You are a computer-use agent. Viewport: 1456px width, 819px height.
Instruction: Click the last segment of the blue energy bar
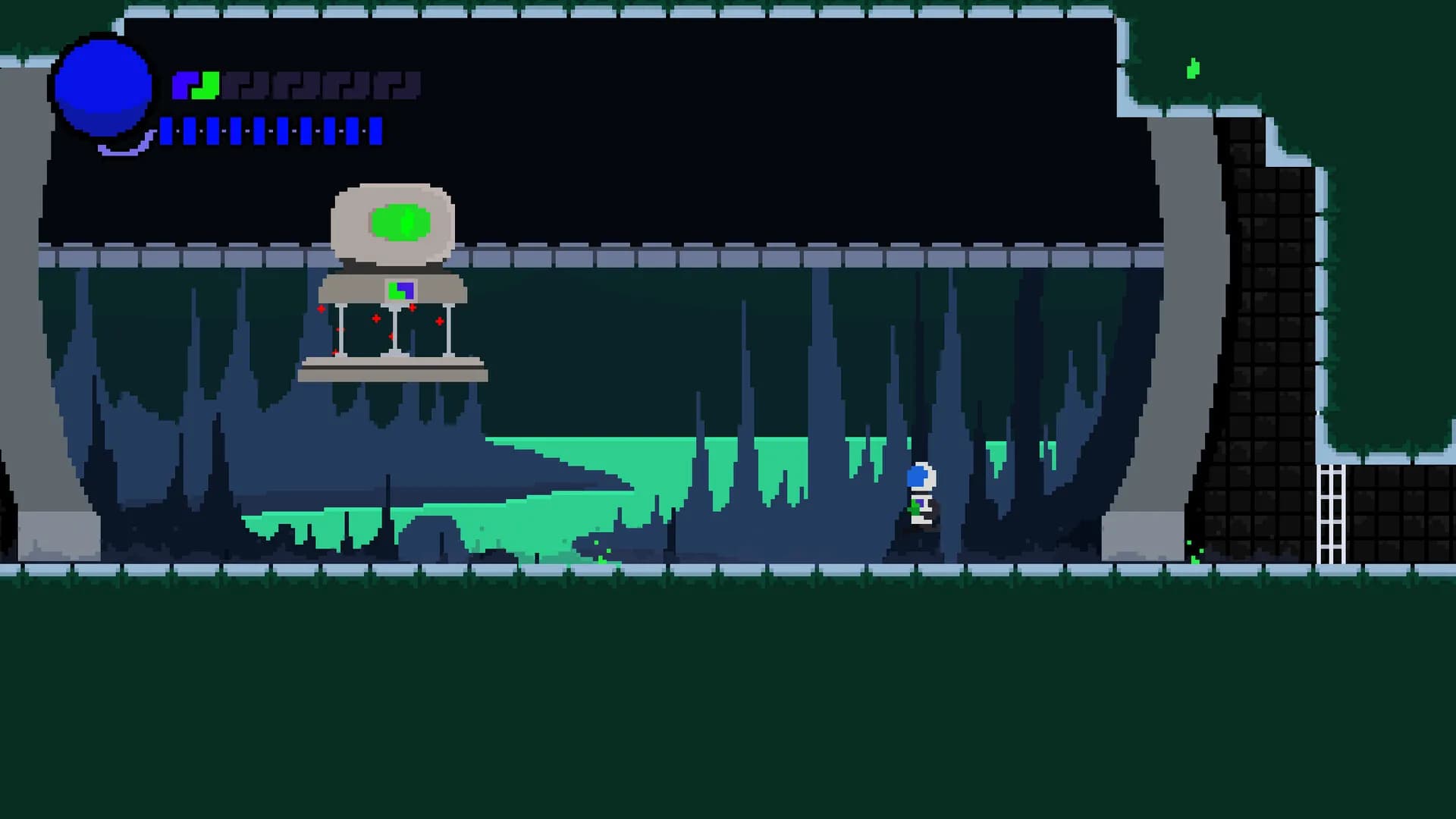point(376,131)
